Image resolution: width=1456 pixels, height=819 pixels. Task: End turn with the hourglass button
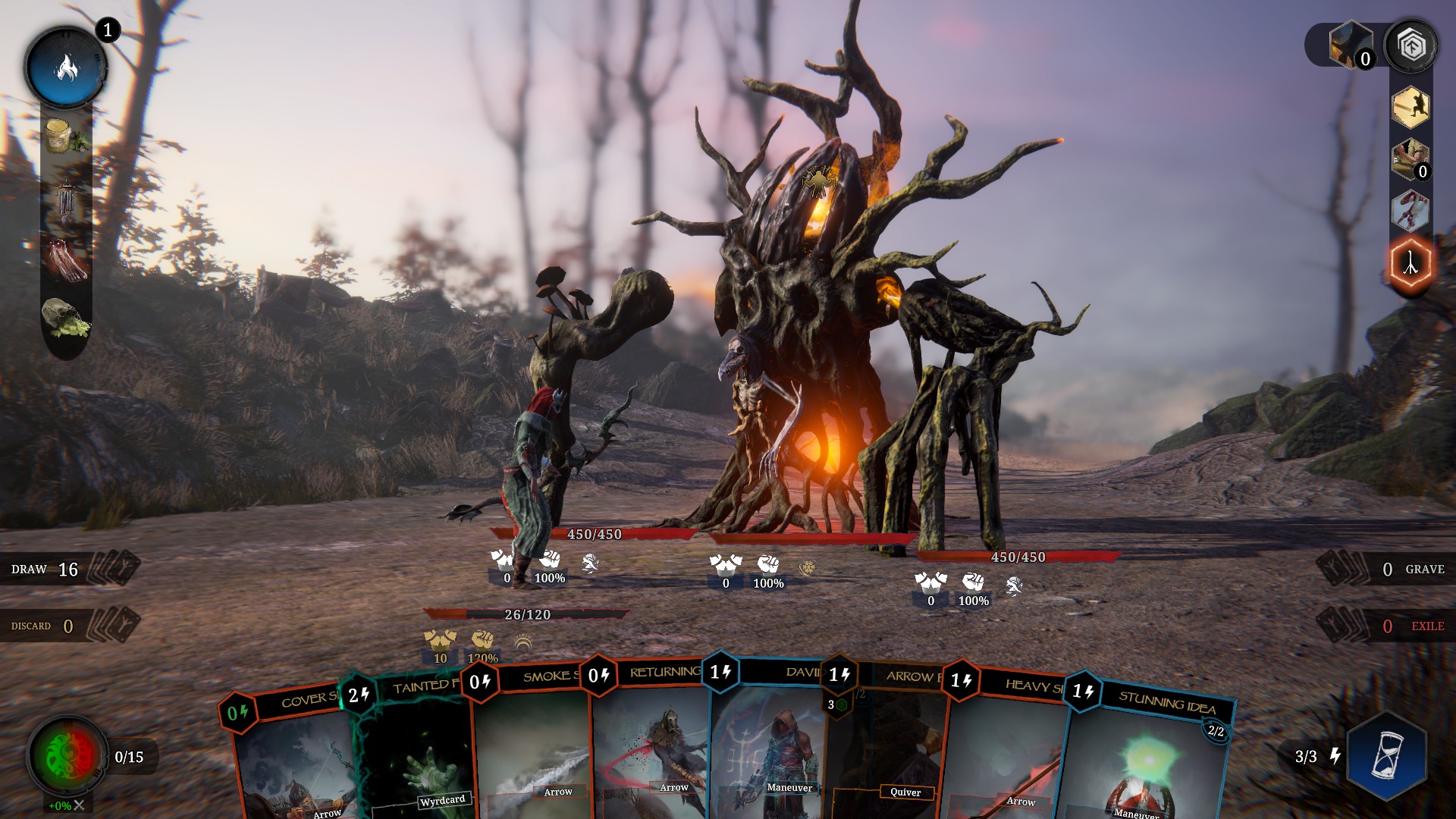click(x=1386, y=755)
